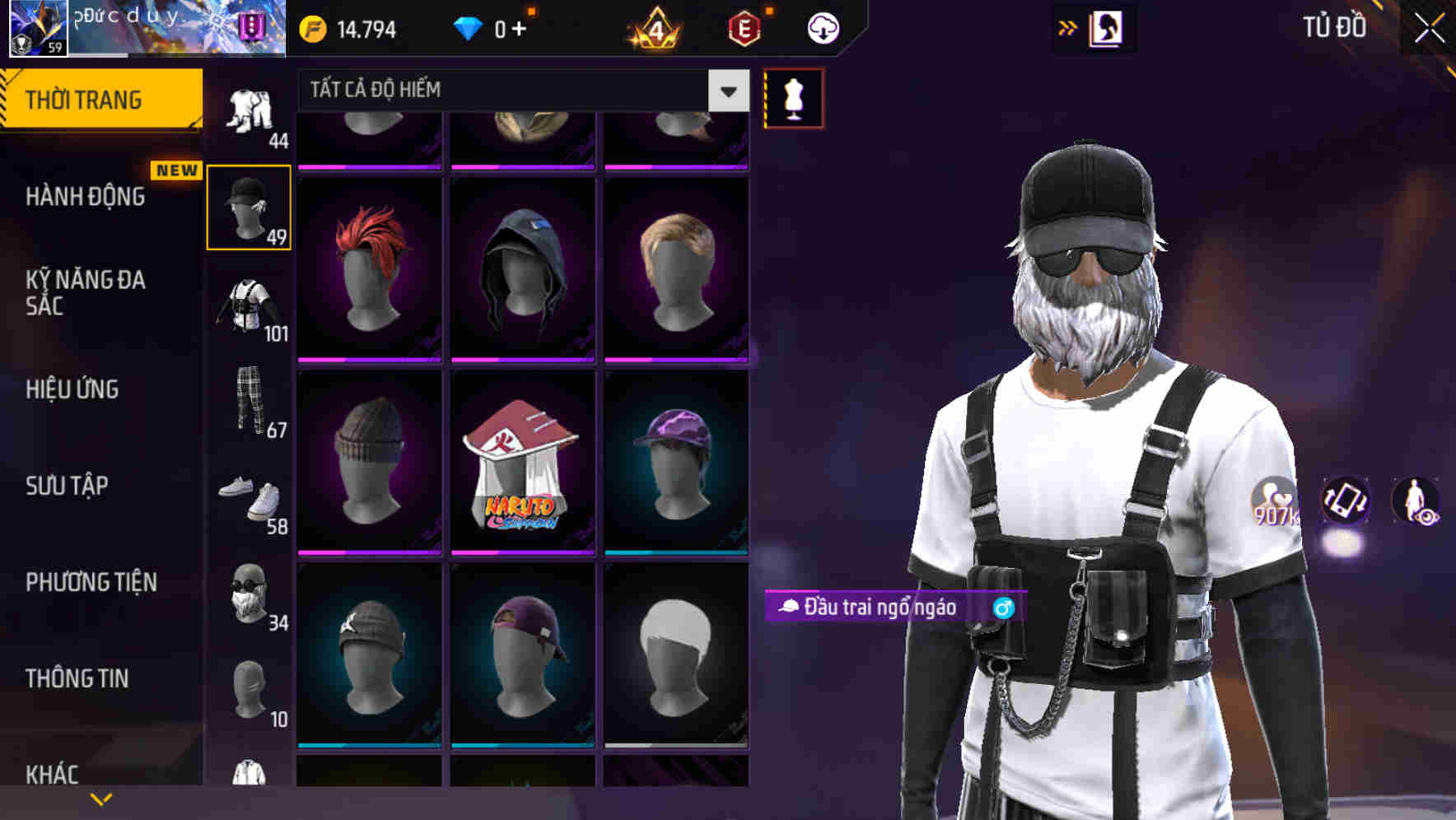1456x820 pixels.
Task: Open the cloud download icon in top bar
Action: click(824, 27)
